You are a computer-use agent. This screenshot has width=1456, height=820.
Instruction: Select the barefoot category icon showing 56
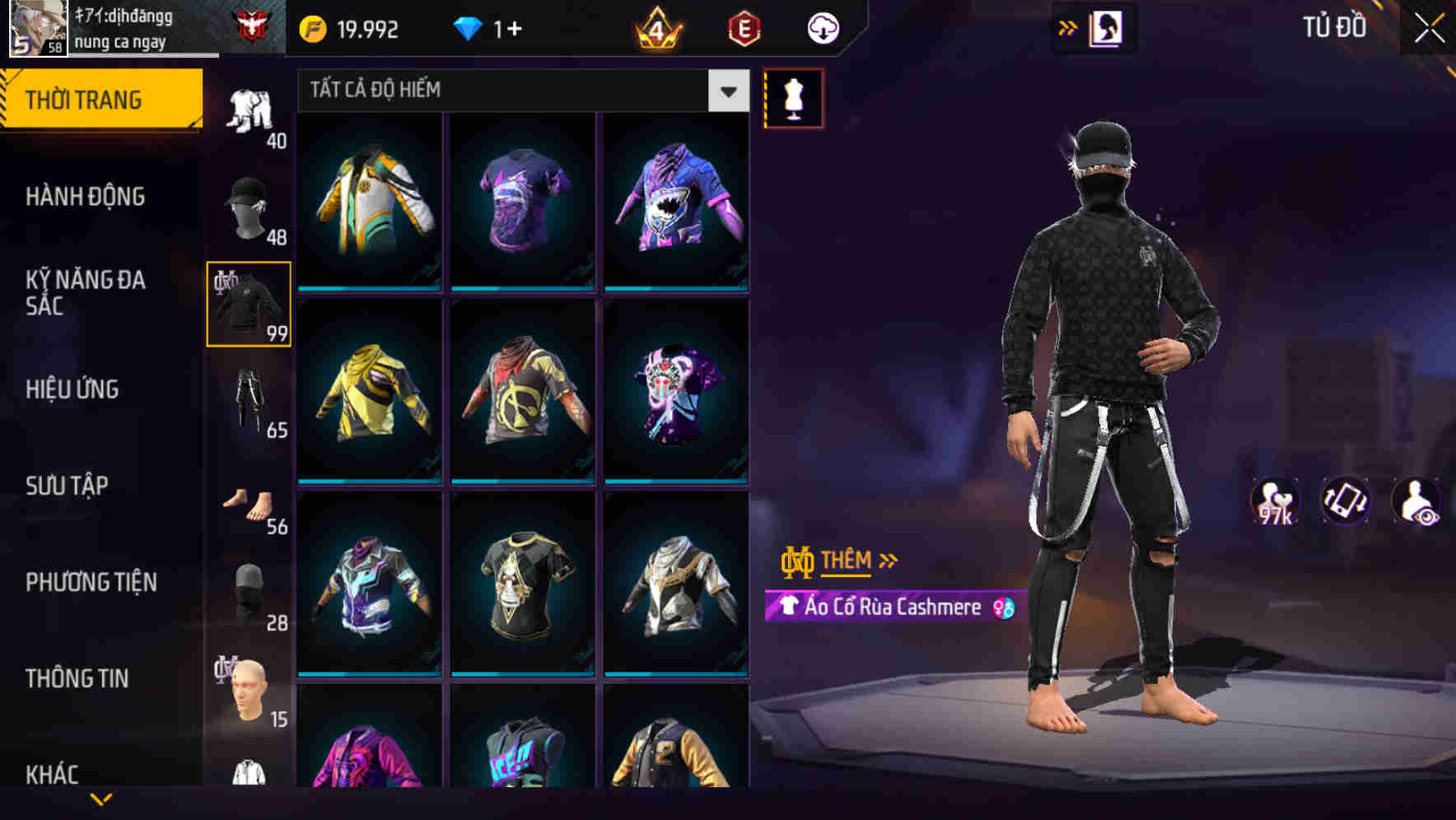click(249, 498)
